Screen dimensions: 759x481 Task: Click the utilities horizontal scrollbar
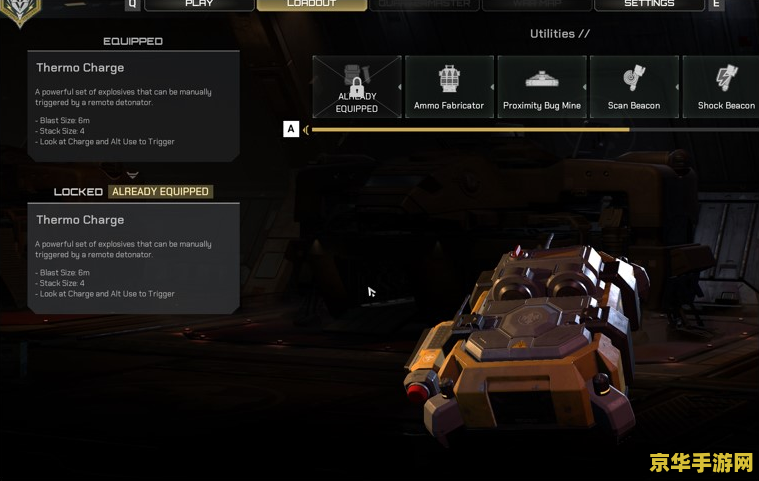click(x=470, y=129)
